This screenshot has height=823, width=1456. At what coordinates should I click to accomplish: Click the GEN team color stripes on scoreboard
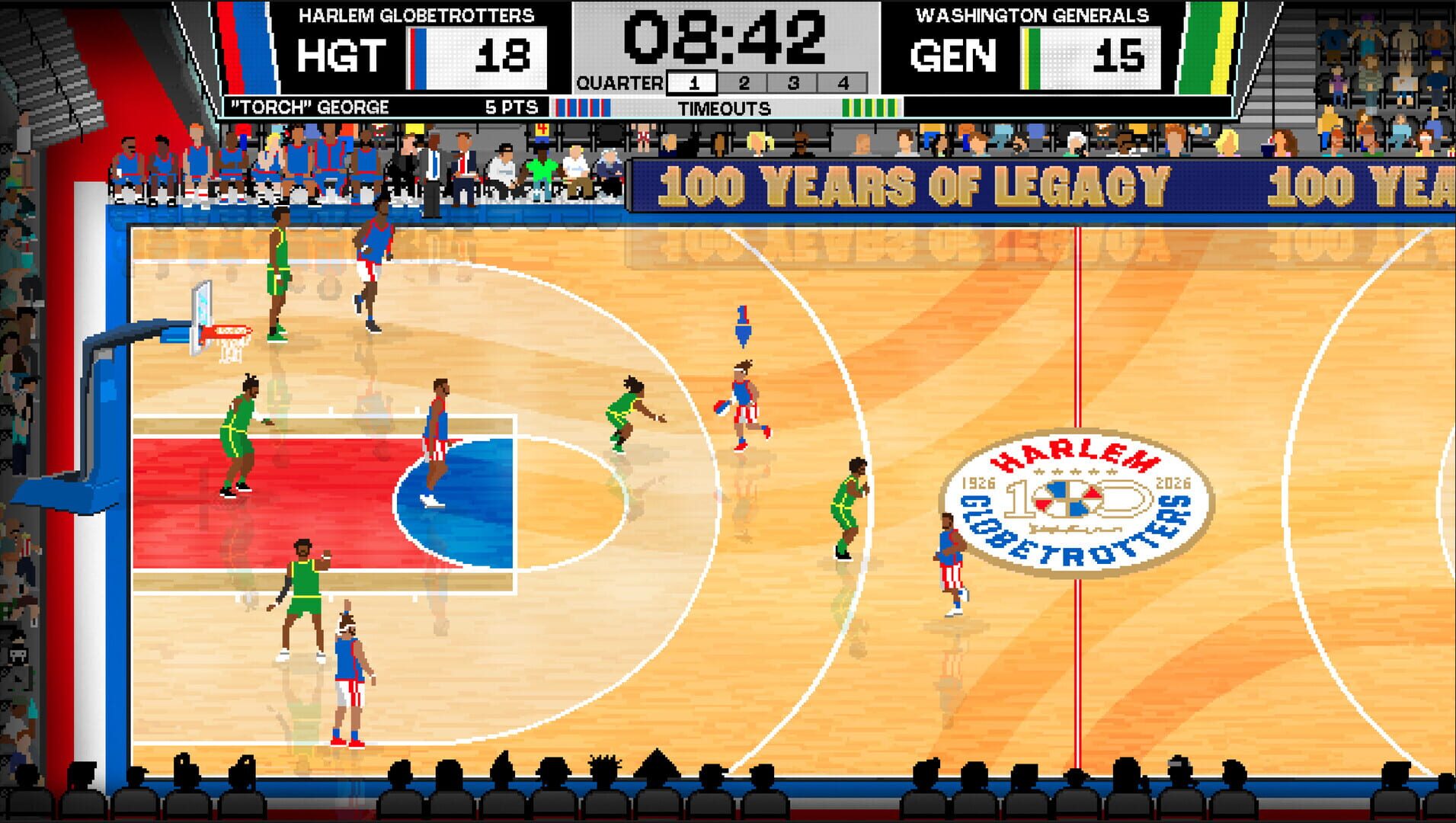[x=1031, y=57]
